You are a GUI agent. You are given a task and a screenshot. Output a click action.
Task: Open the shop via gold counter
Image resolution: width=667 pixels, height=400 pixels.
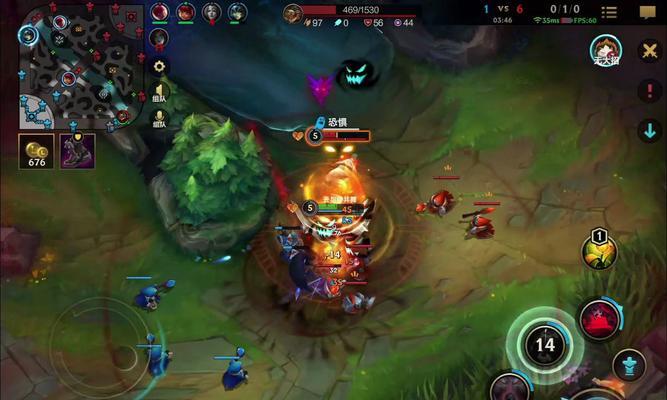point(36,151)
